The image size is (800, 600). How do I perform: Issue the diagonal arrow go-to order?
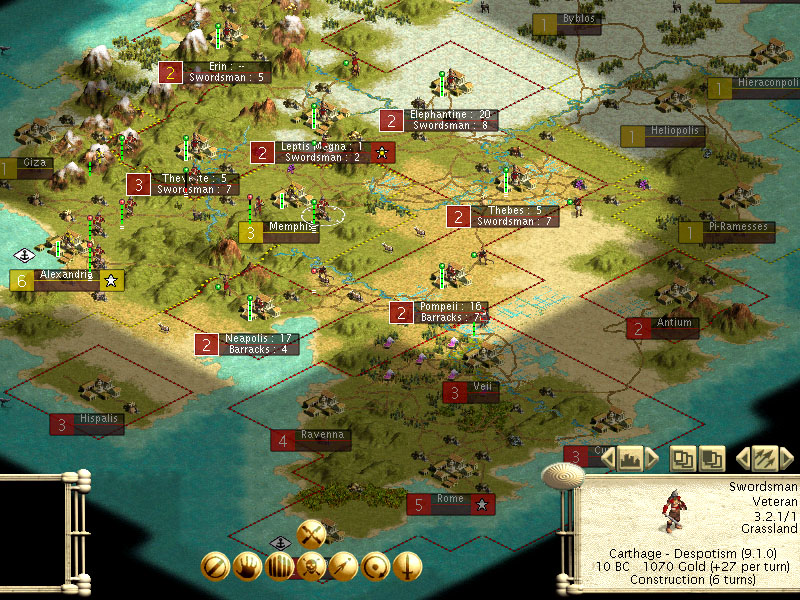click(x=343, y=567)
